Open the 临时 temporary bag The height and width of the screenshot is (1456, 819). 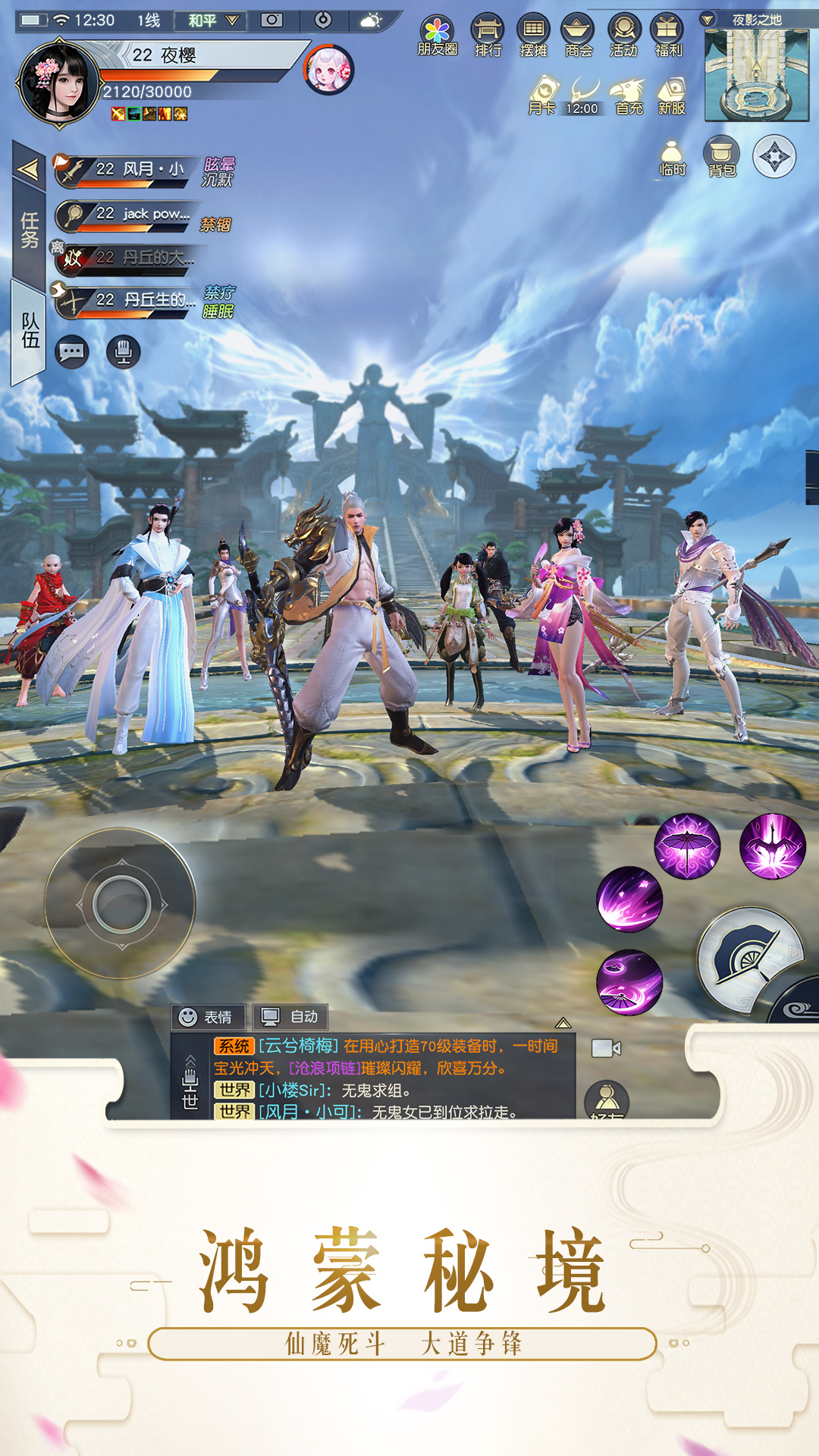point(672,157)
